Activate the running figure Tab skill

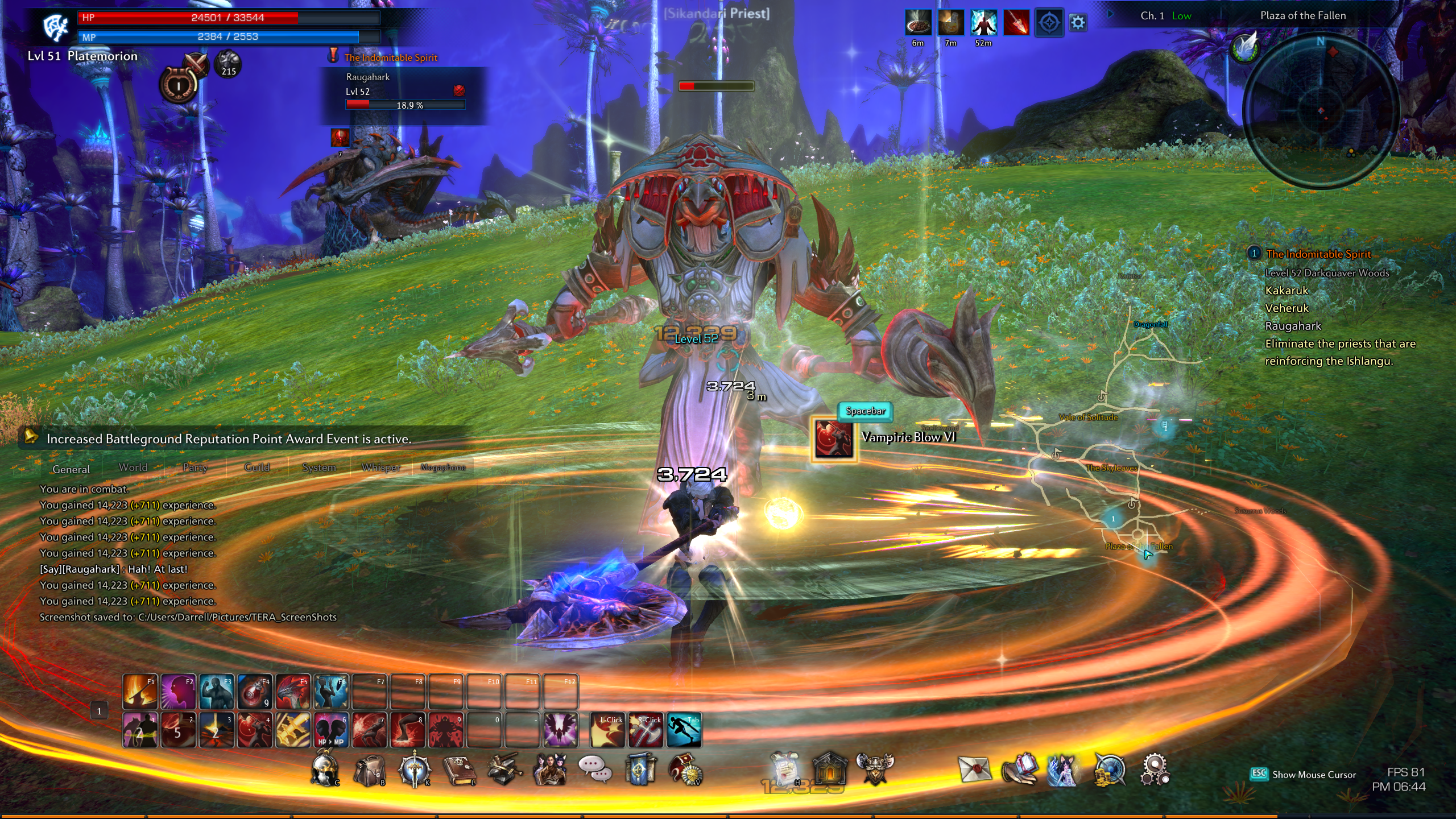[x=684, y=730]
